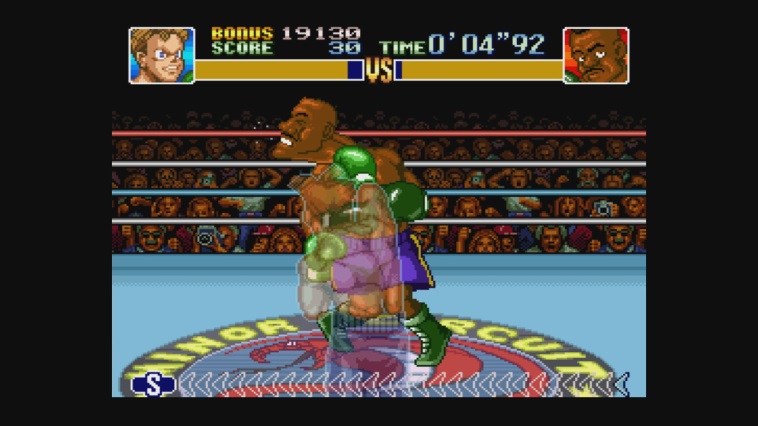Select the opponent boxer portrait
The width and height of the screenshot is (758, 426).
tap(596, 55)
